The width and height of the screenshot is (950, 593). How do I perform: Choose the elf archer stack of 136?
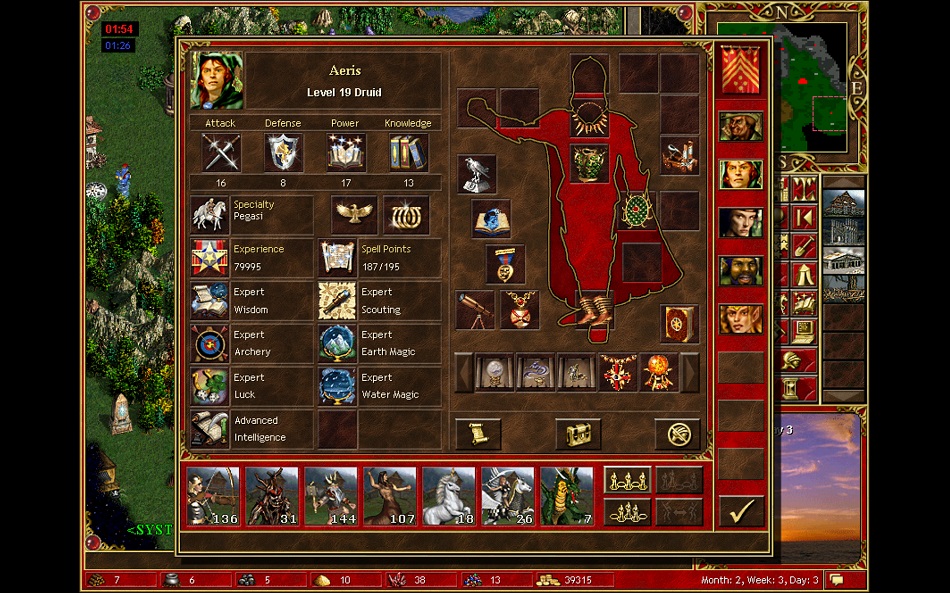[x=213, y=496]
